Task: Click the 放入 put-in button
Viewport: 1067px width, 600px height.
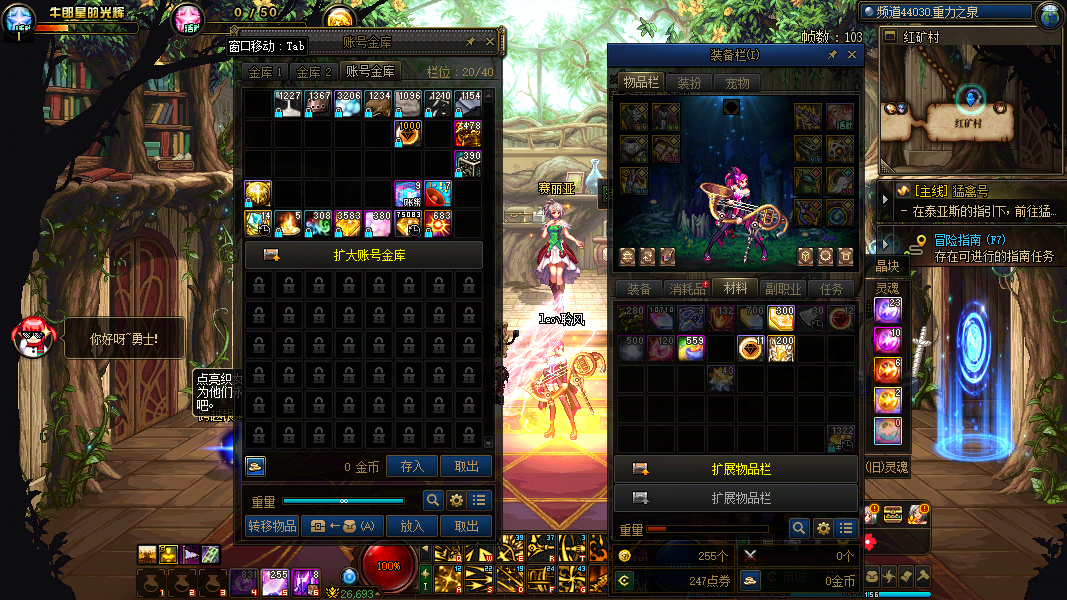Action: click(x=412, y=526)
